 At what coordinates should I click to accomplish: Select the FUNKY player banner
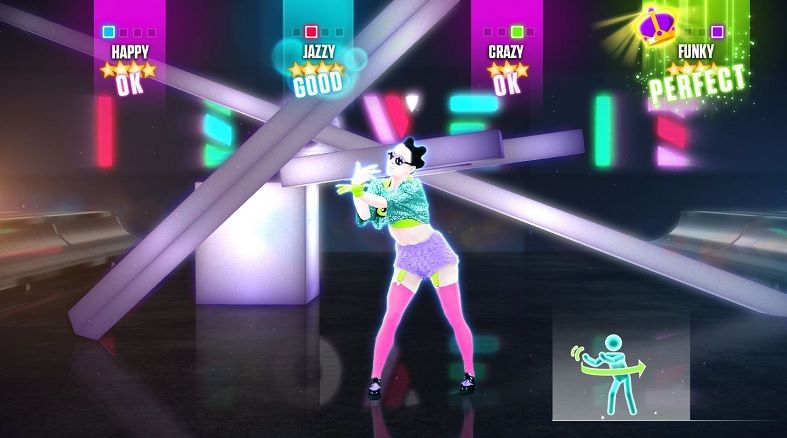[697, 51]
